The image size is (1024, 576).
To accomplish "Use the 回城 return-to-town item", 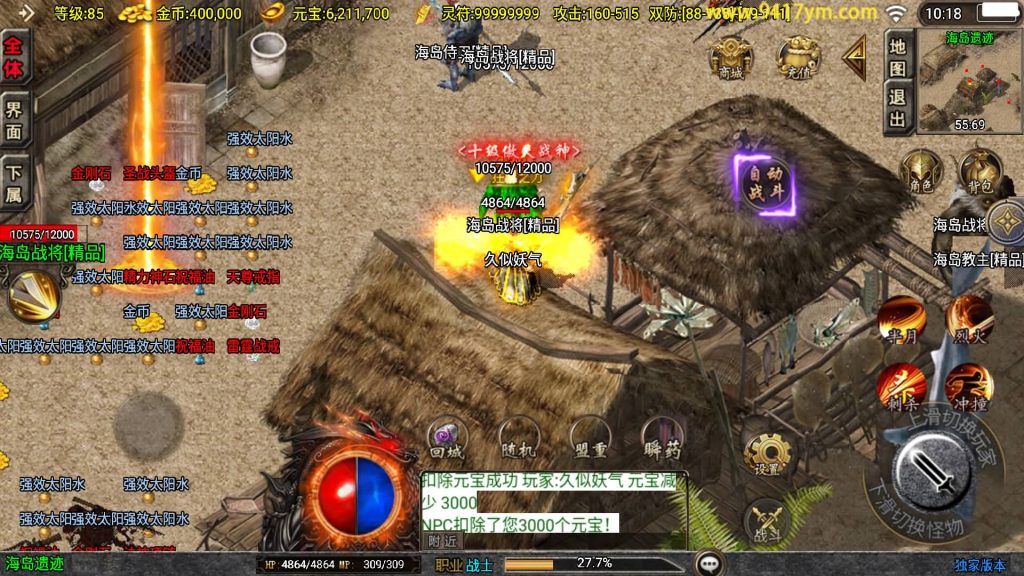I will 446,437.
